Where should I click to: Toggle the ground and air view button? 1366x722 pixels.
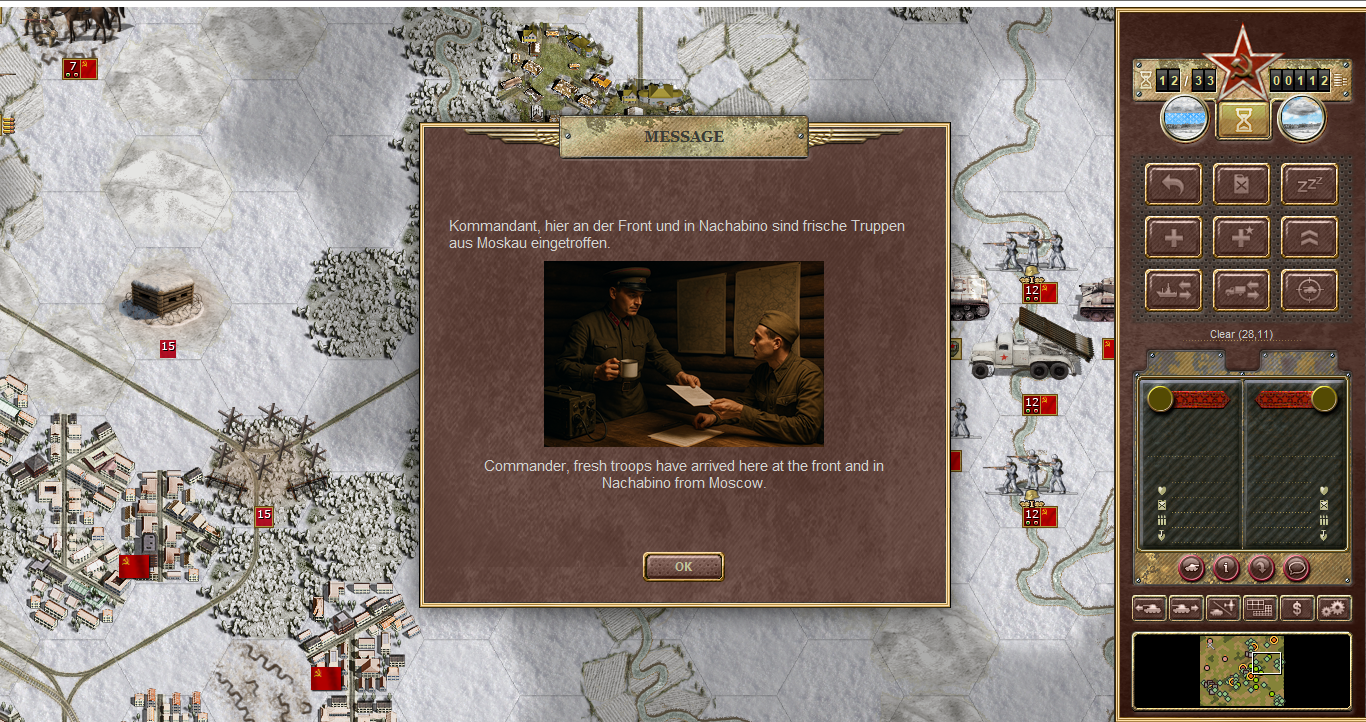1223,607
